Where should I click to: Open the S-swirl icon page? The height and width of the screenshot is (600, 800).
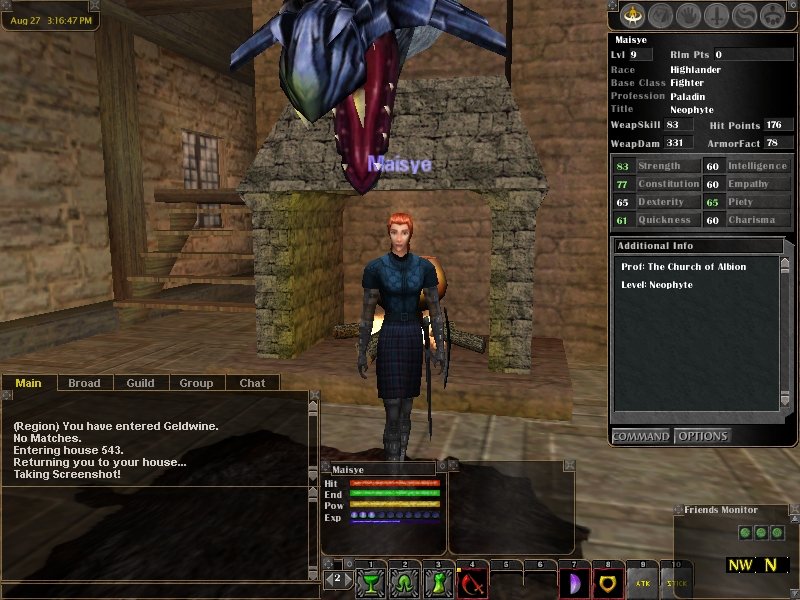tap(744, 16)
